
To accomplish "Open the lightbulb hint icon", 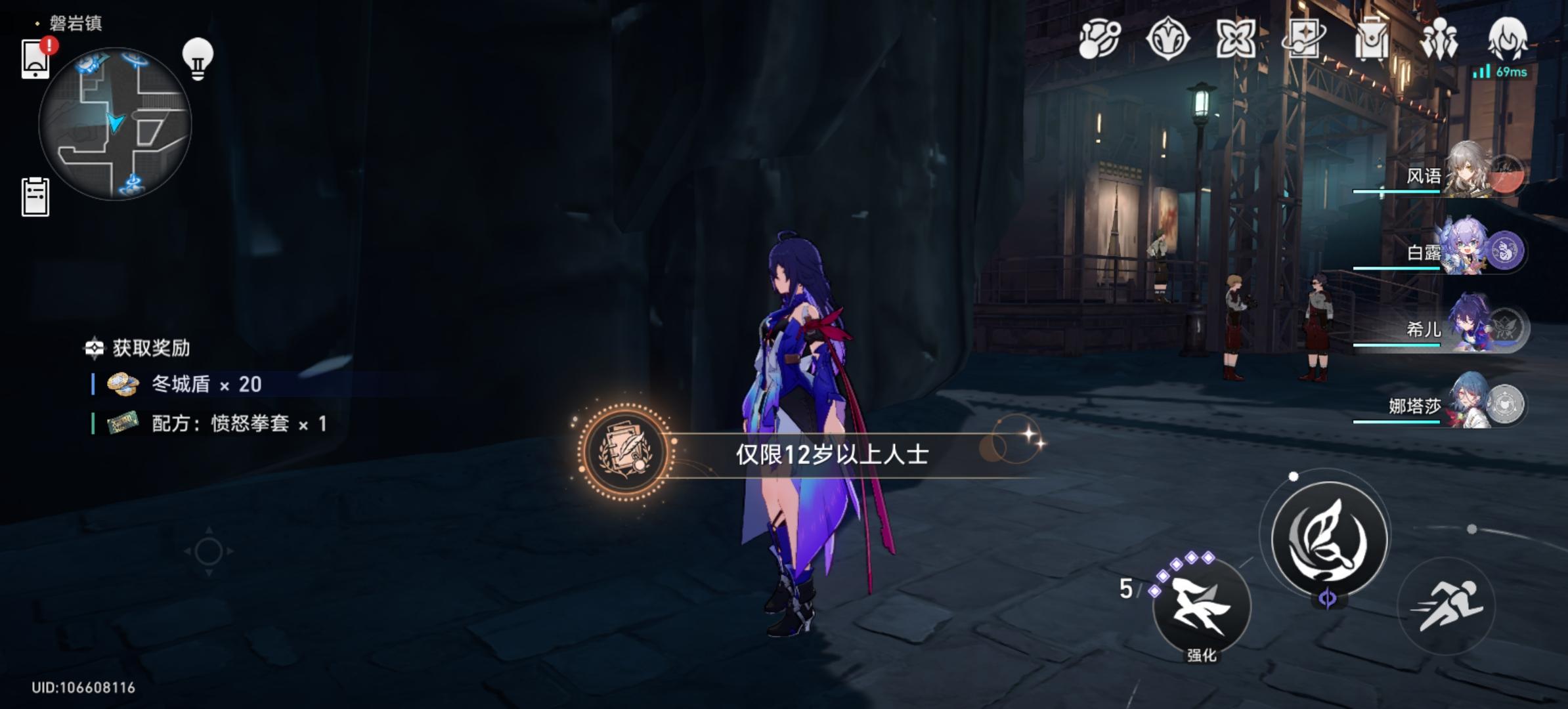I will click(198, 59).
